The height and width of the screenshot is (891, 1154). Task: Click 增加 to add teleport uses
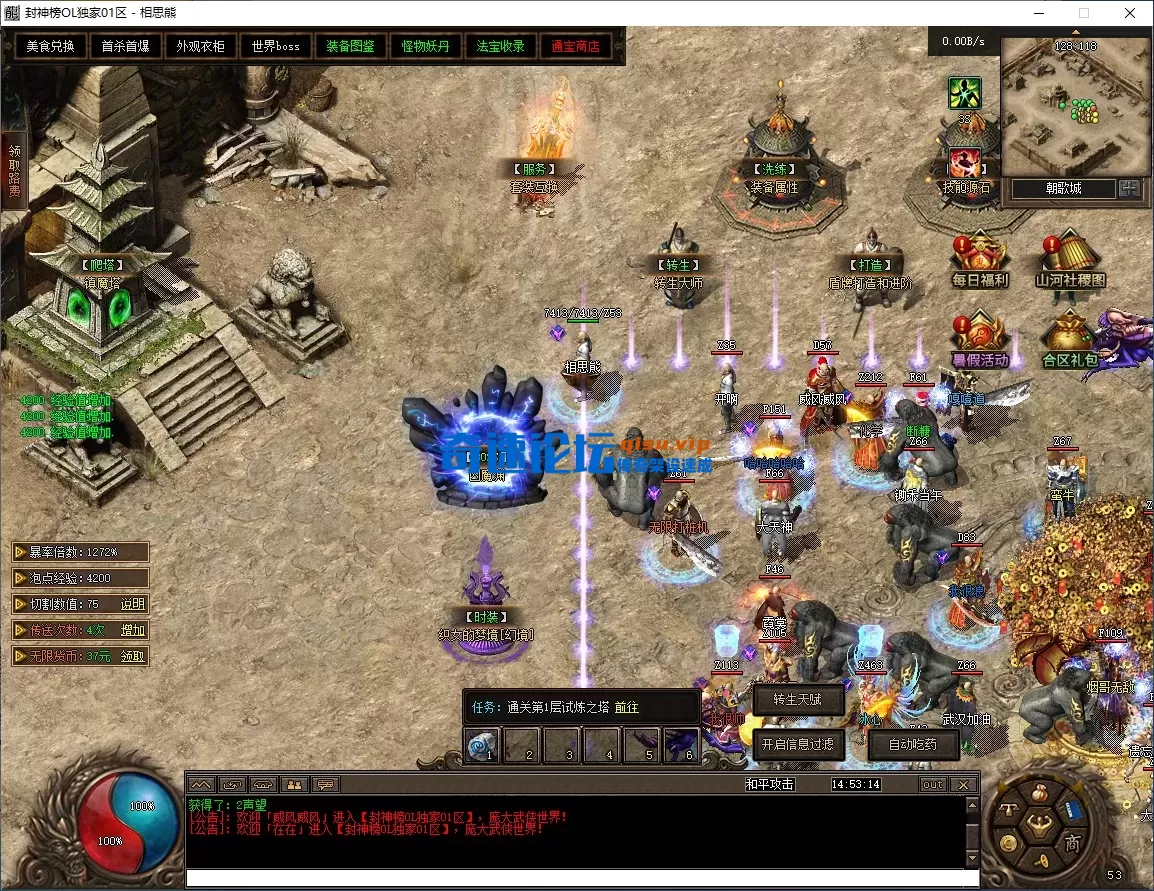coord(133,630)
